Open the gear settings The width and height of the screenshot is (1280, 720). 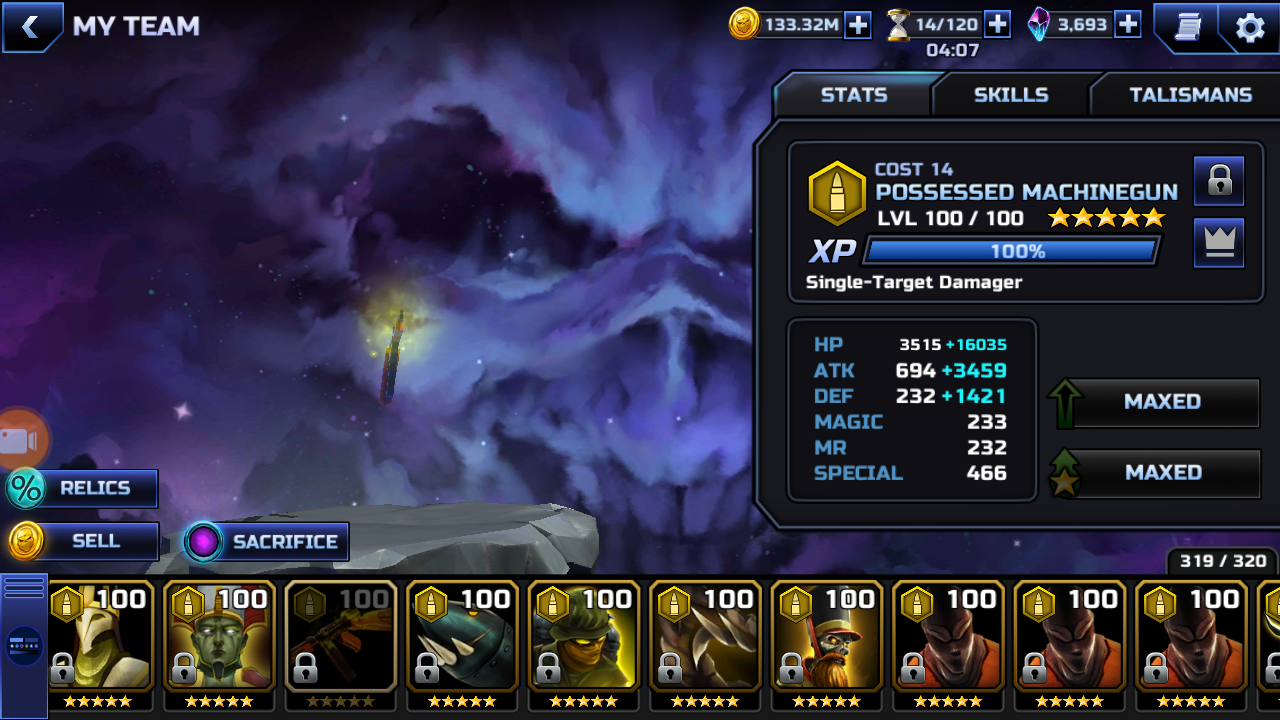pyautogui.click(x=1250, y=27)
